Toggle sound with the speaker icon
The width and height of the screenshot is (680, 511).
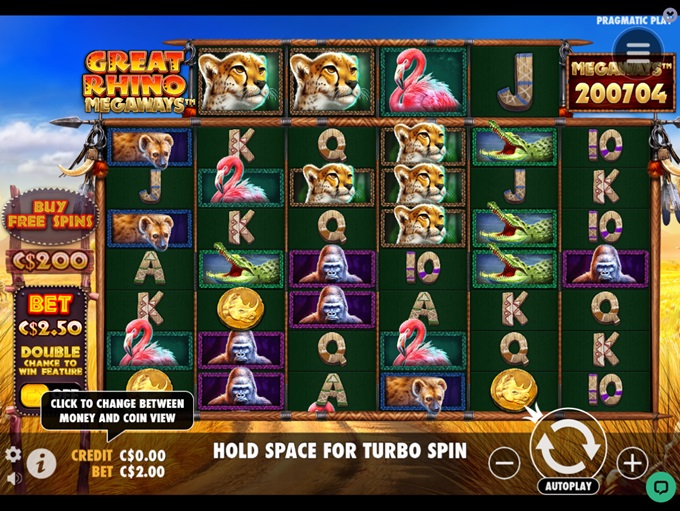13,478
